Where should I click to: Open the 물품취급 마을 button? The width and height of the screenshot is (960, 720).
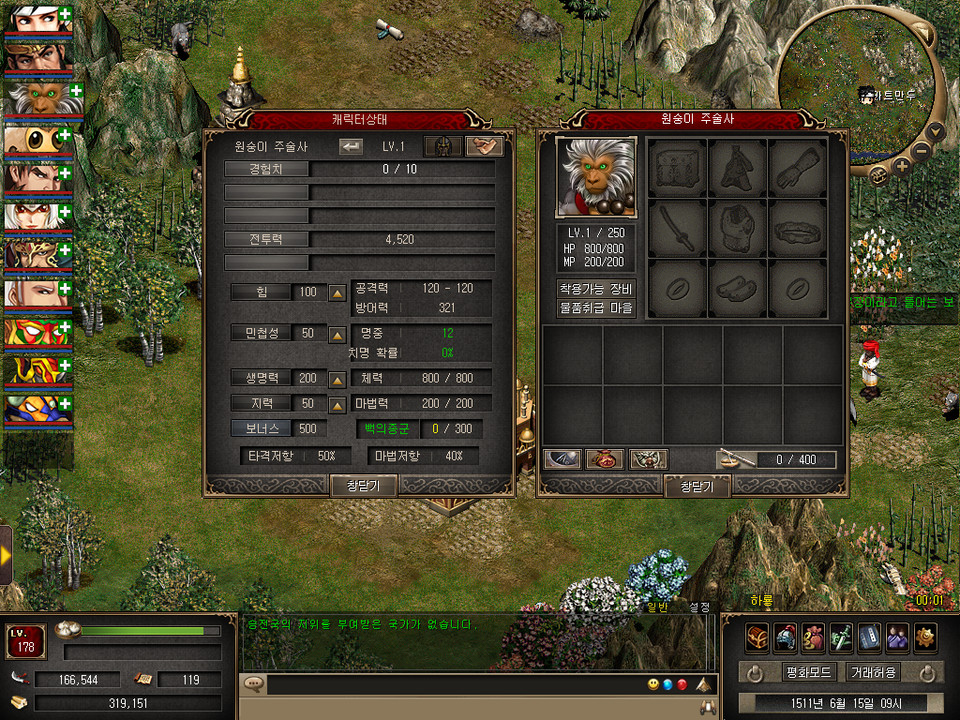pyautogui.click(x=596, y=308)
